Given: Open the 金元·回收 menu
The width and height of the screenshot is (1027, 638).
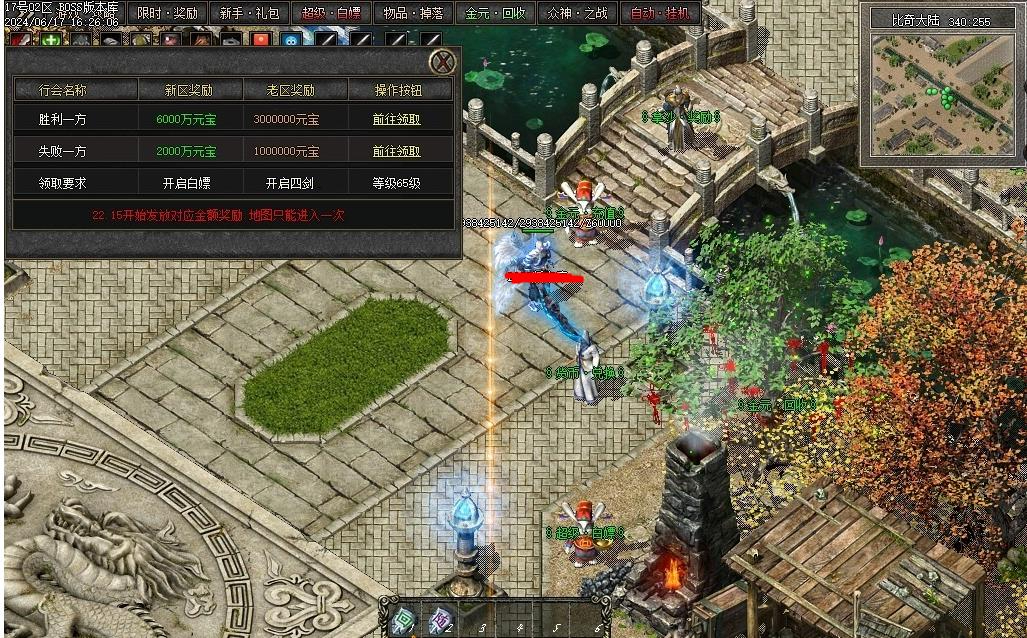Looking at the screenshot, I should [495, 14].
